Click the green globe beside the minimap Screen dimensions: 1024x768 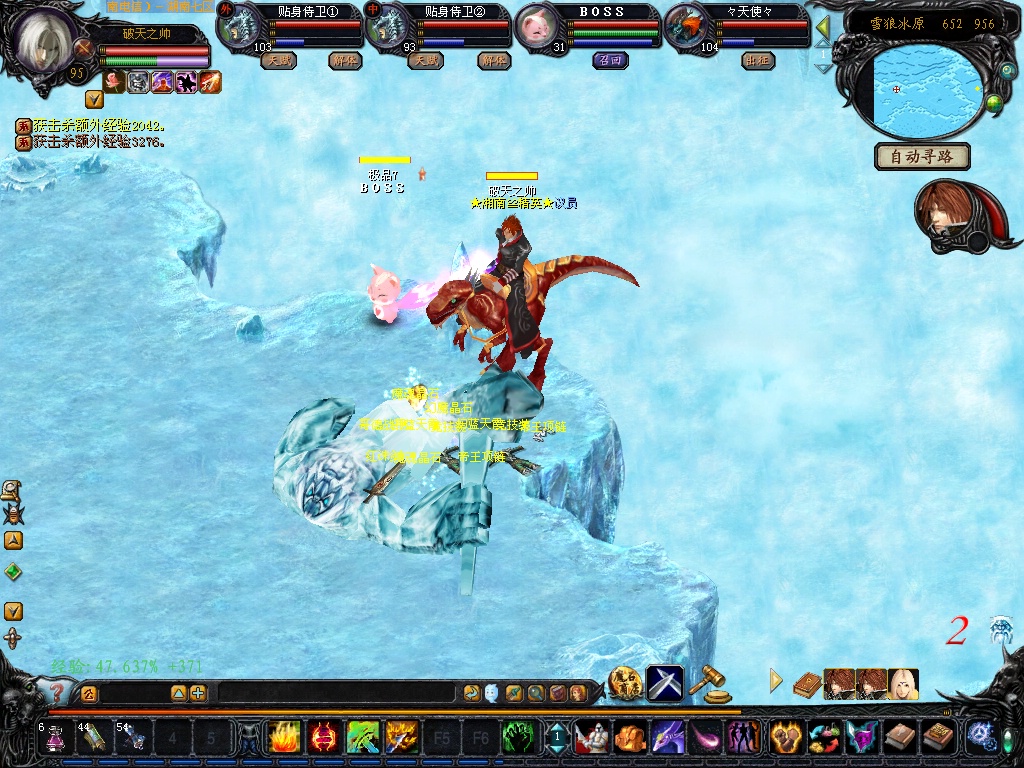(994, 102)
